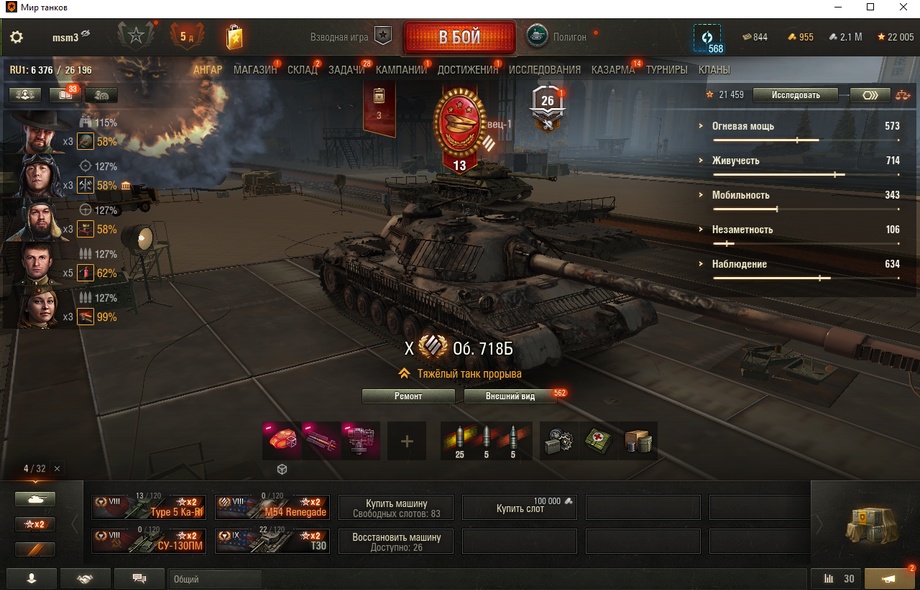Click the Ремонт repair button
This screenshot has width=920, height=590.
408,396
